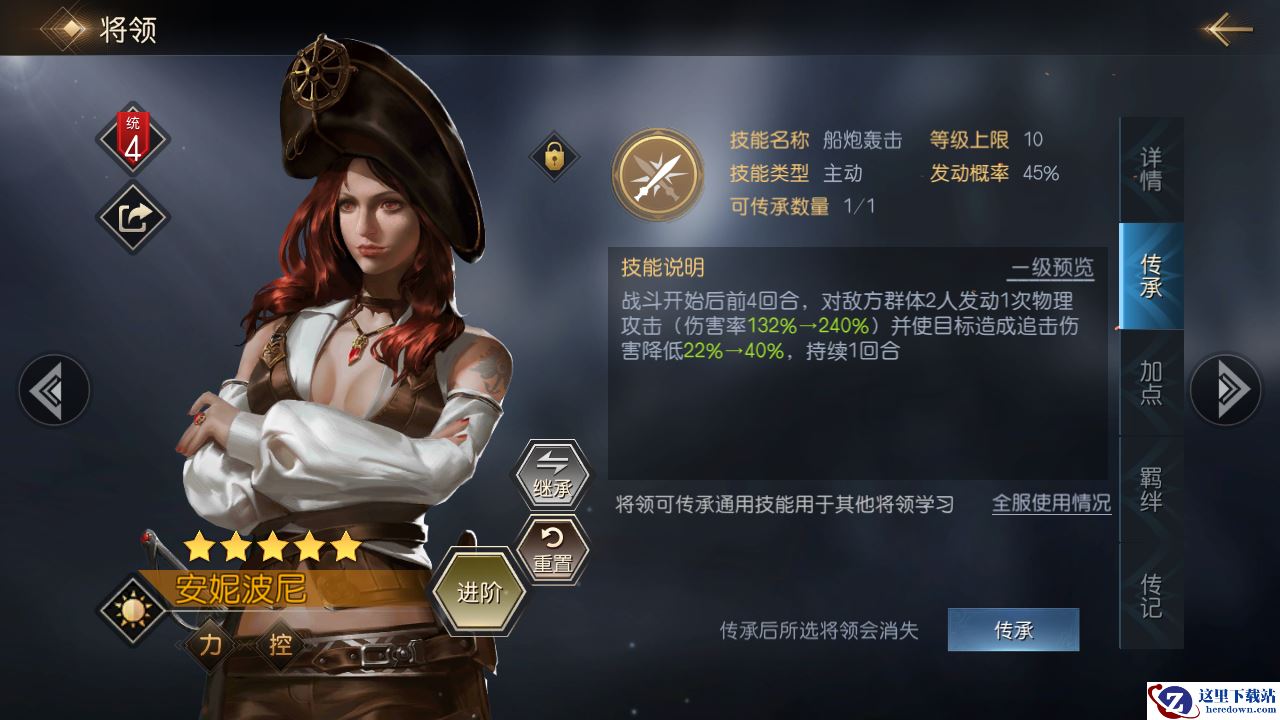Screen dimensions: 1280x720
Task: Open the 详情 details tab
Action: [1151, 170]
